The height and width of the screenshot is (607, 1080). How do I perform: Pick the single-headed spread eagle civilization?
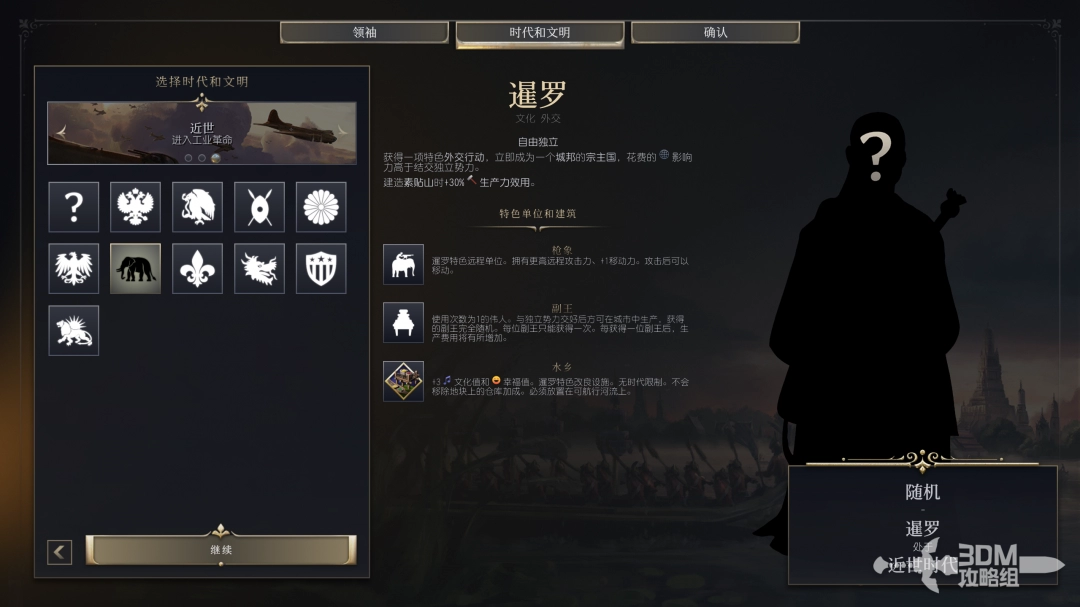click(x=74, y=269)
